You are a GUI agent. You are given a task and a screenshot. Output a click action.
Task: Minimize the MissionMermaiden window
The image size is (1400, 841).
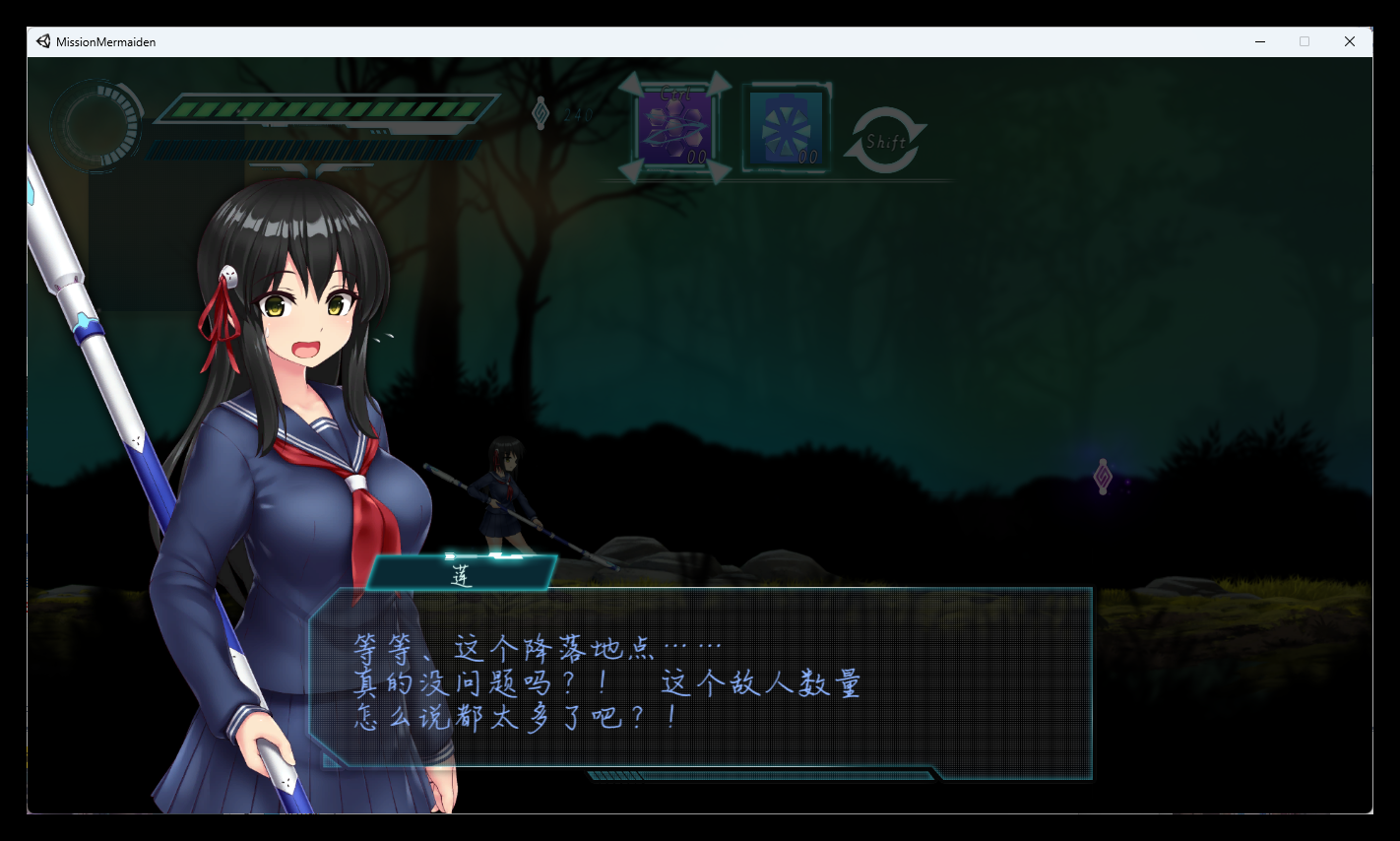point(1260,41)
